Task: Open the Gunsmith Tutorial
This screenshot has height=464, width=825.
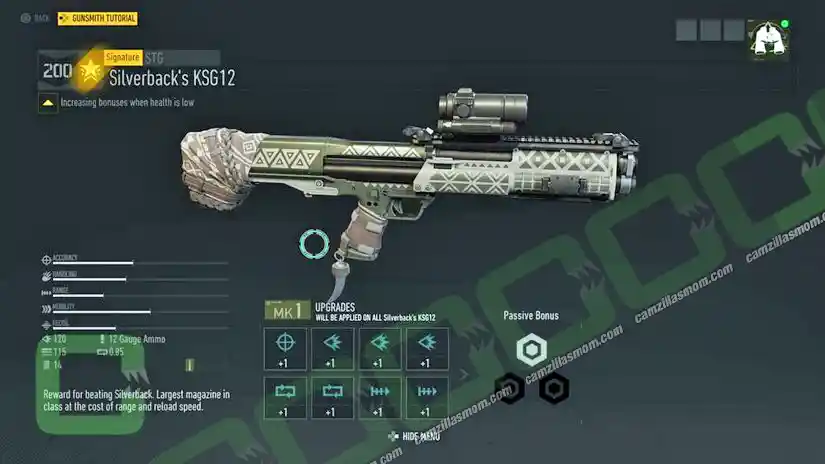Action: 98,18
